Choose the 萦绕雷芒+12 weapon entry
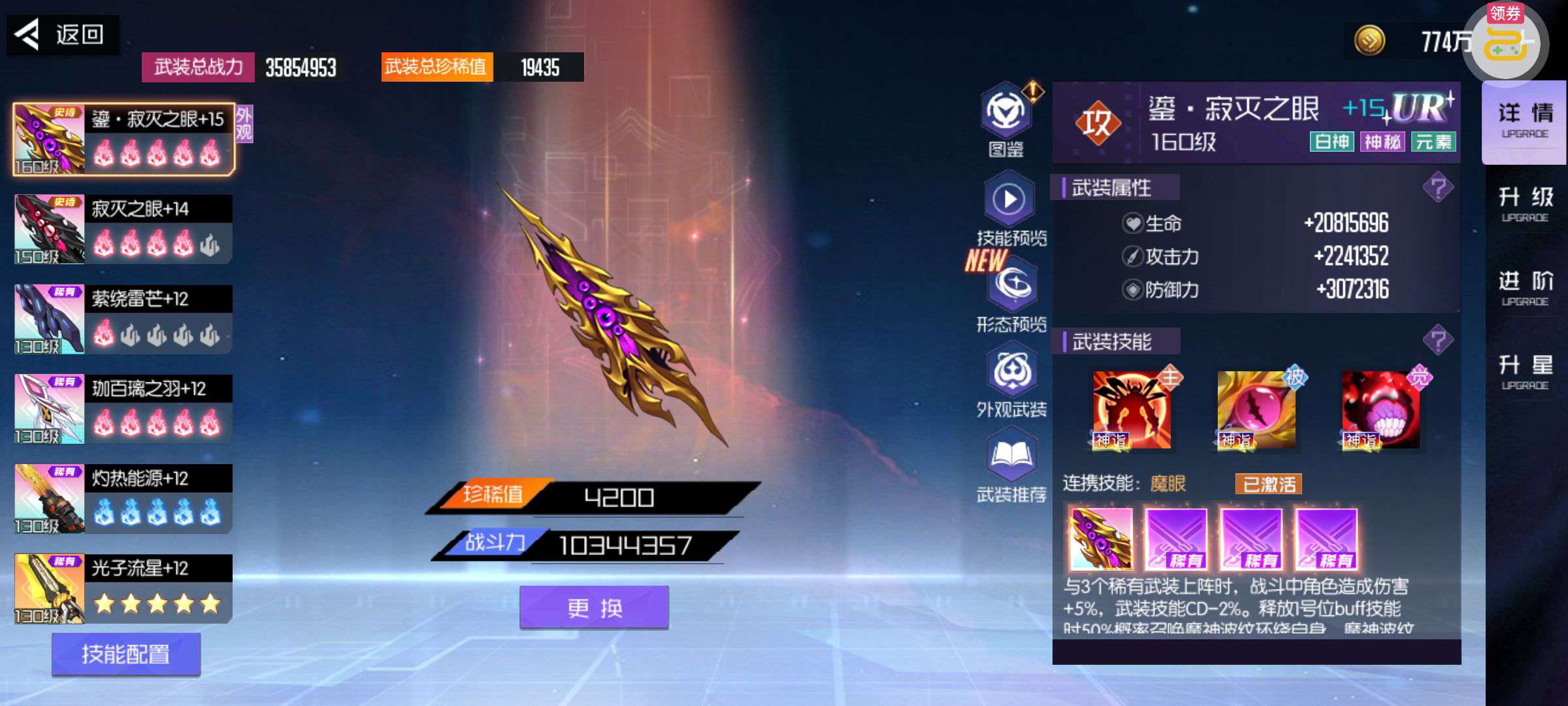 tap(123, 319)
